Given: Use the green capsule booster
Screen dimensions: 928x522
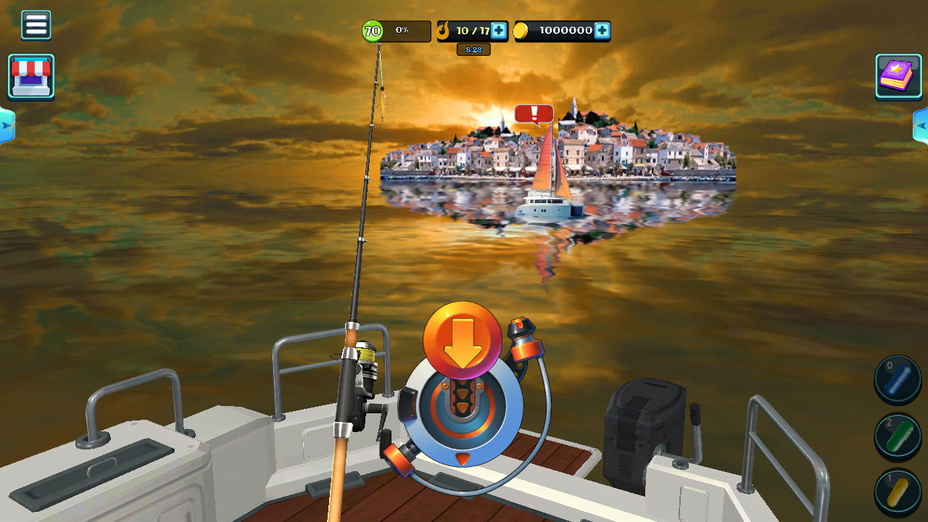Looking at the screenshot, I should (898, 437).
